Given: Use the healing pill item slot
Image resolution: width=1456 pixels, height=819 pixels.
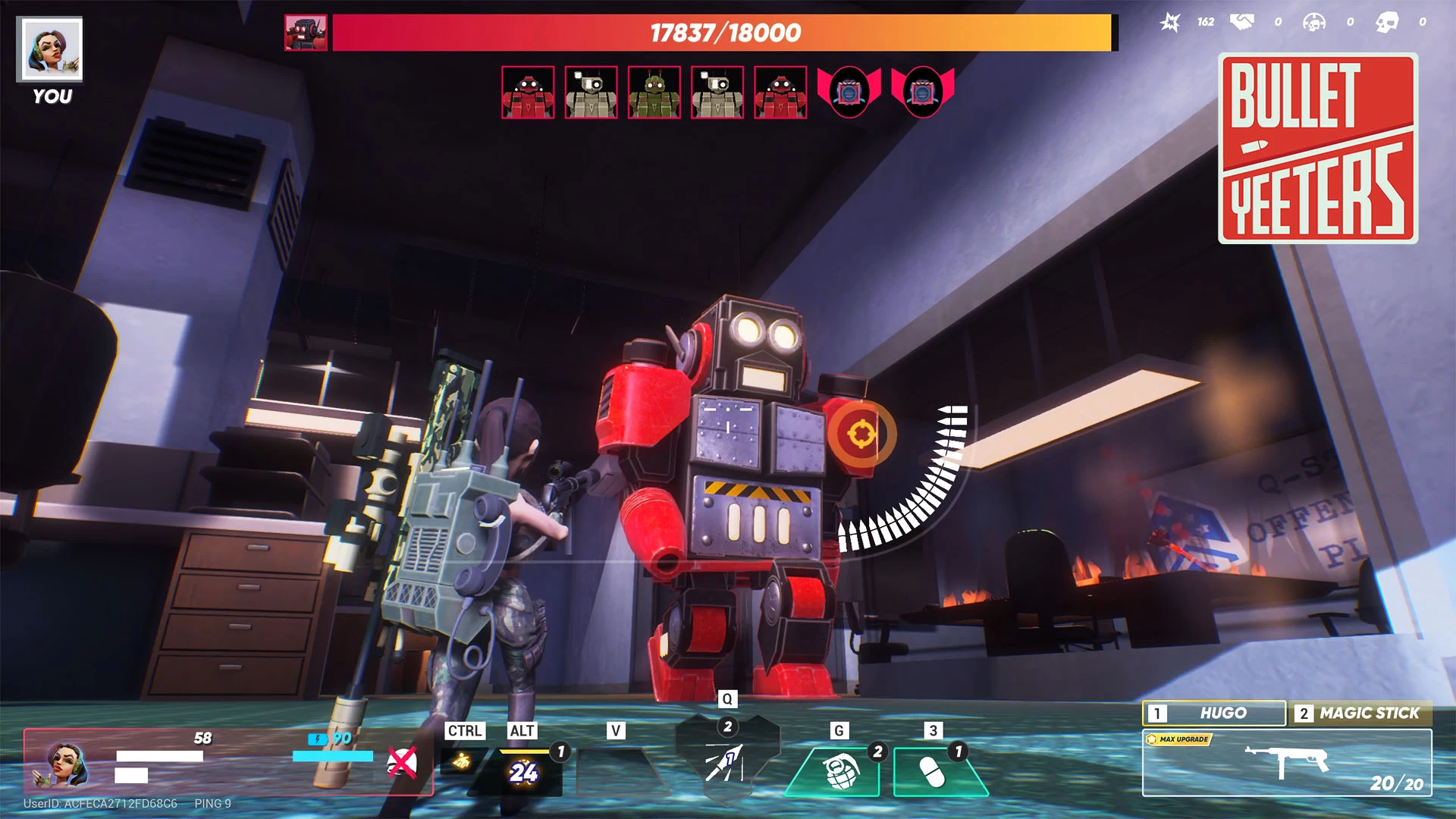Looking at the screenshot, I should (933, 772).
